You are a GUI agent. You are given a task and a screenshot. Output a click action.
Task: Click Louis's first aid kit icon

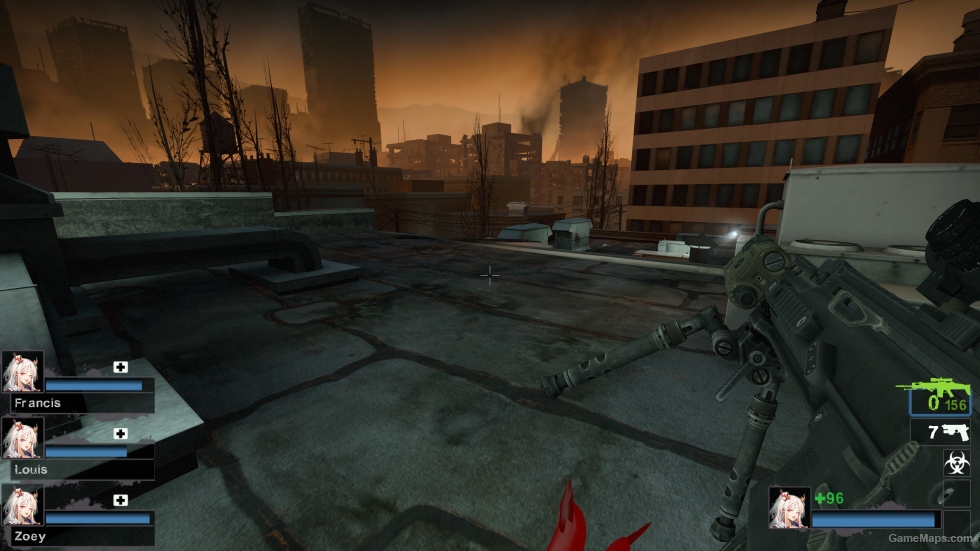click(x=121, y=433)
